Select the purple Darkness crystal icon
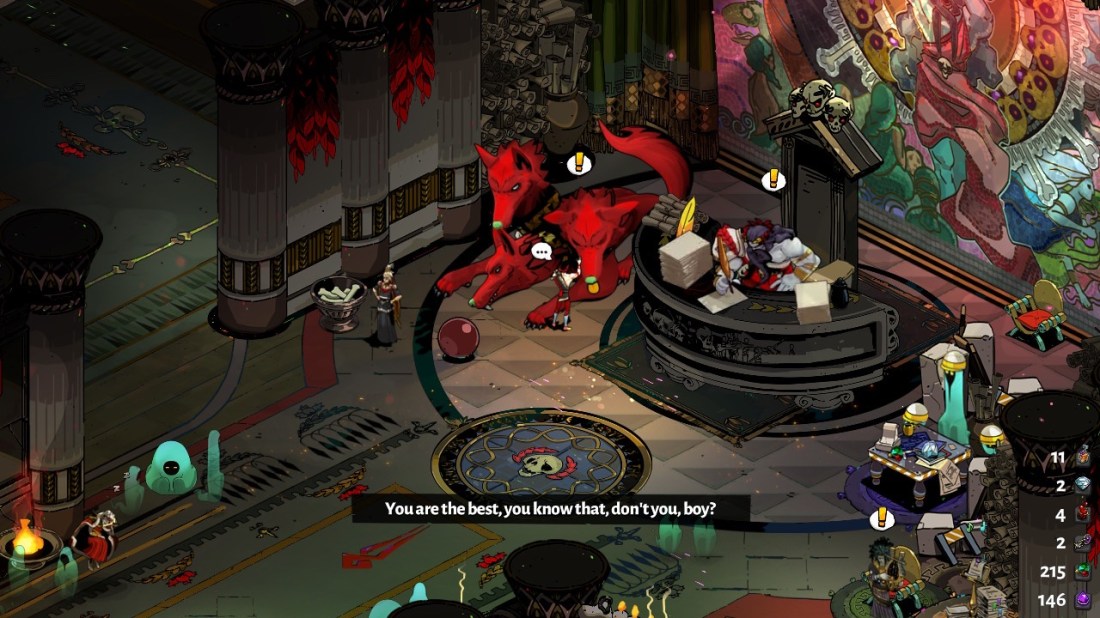Screen dimensions: 1100x618 click(x=1085, y=601)
